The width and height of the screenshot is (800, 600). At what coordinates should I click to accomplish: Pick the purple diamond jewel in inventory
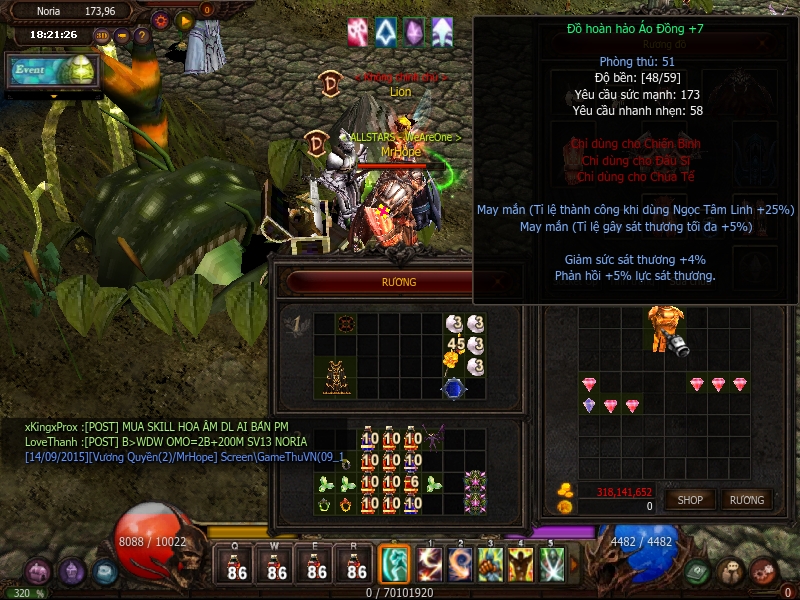(589, 405)
